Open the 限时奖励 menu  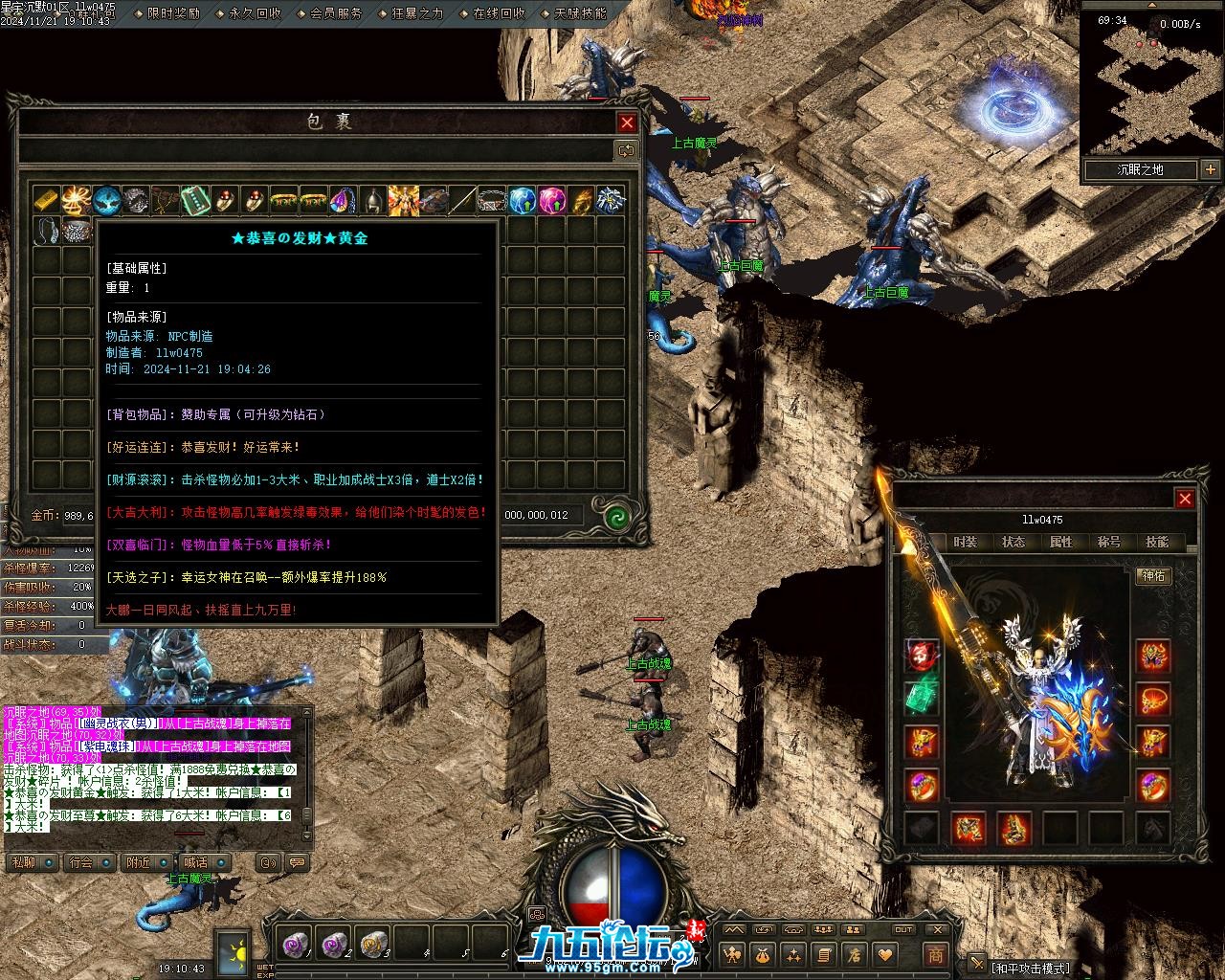(x=173, y=13)
